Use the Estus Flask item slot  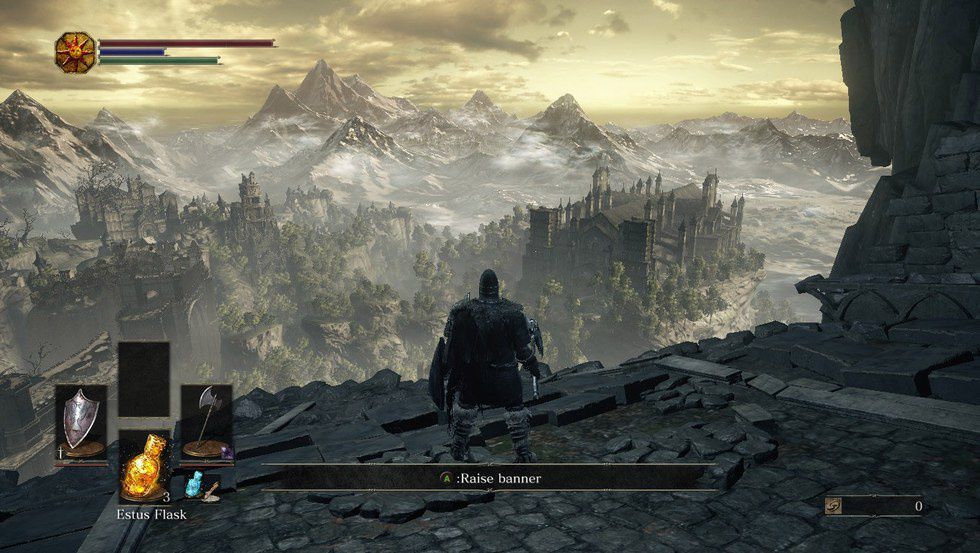tap(143, 466)
